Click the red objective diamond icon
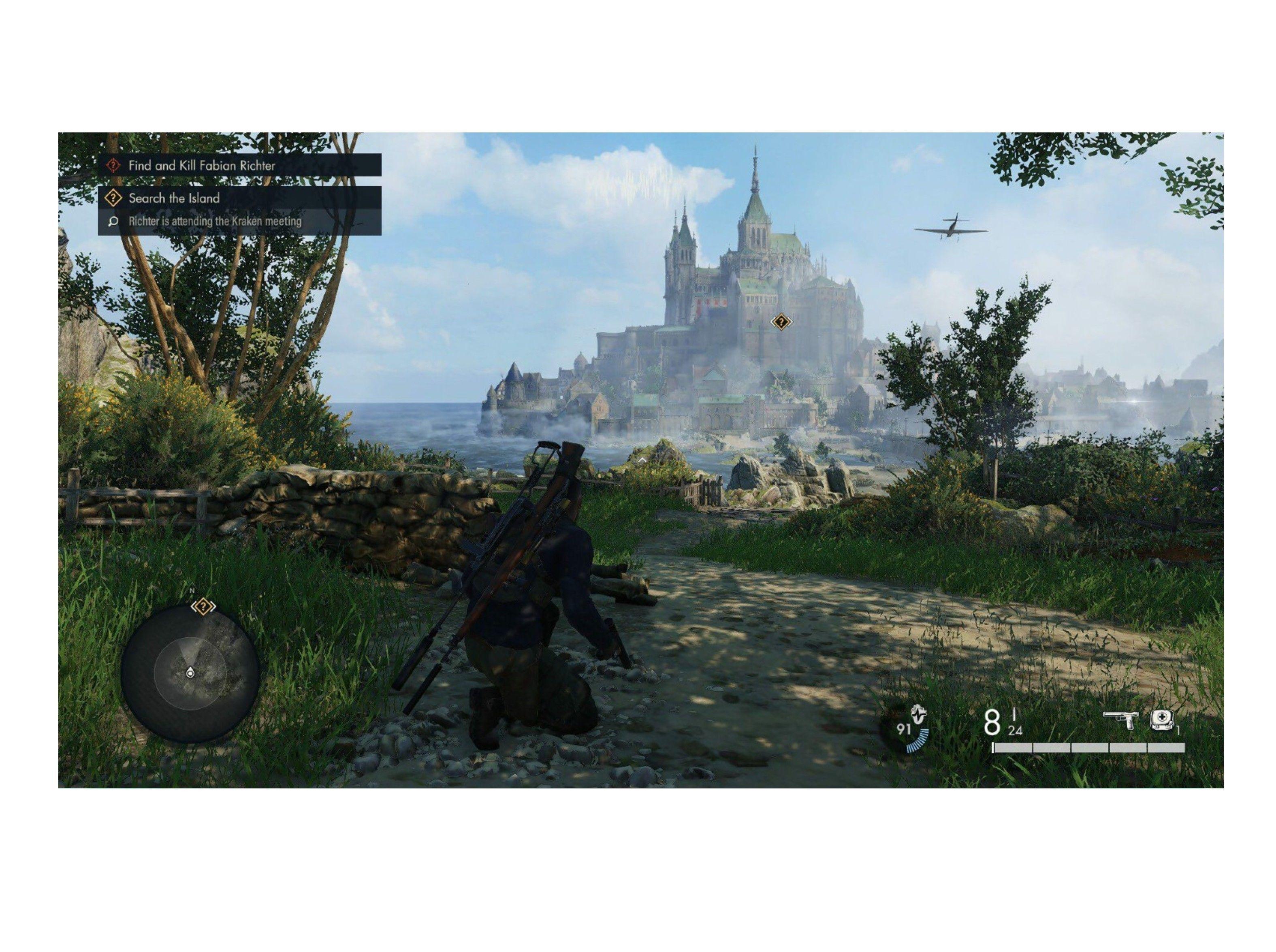1276x952 pixels. [x=112, y=164]
